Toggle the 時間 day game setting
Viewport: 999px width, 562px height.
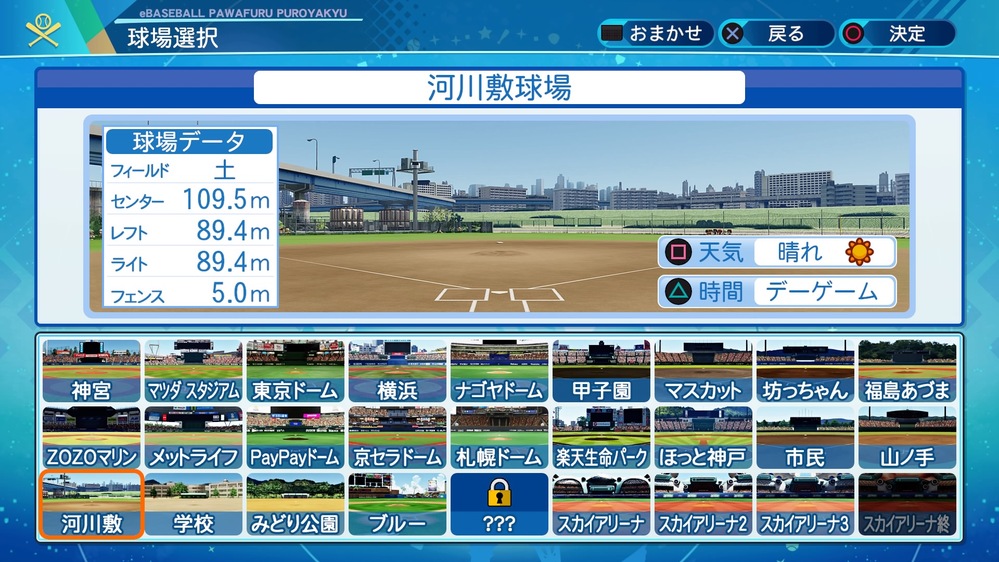tap(776, 292)
